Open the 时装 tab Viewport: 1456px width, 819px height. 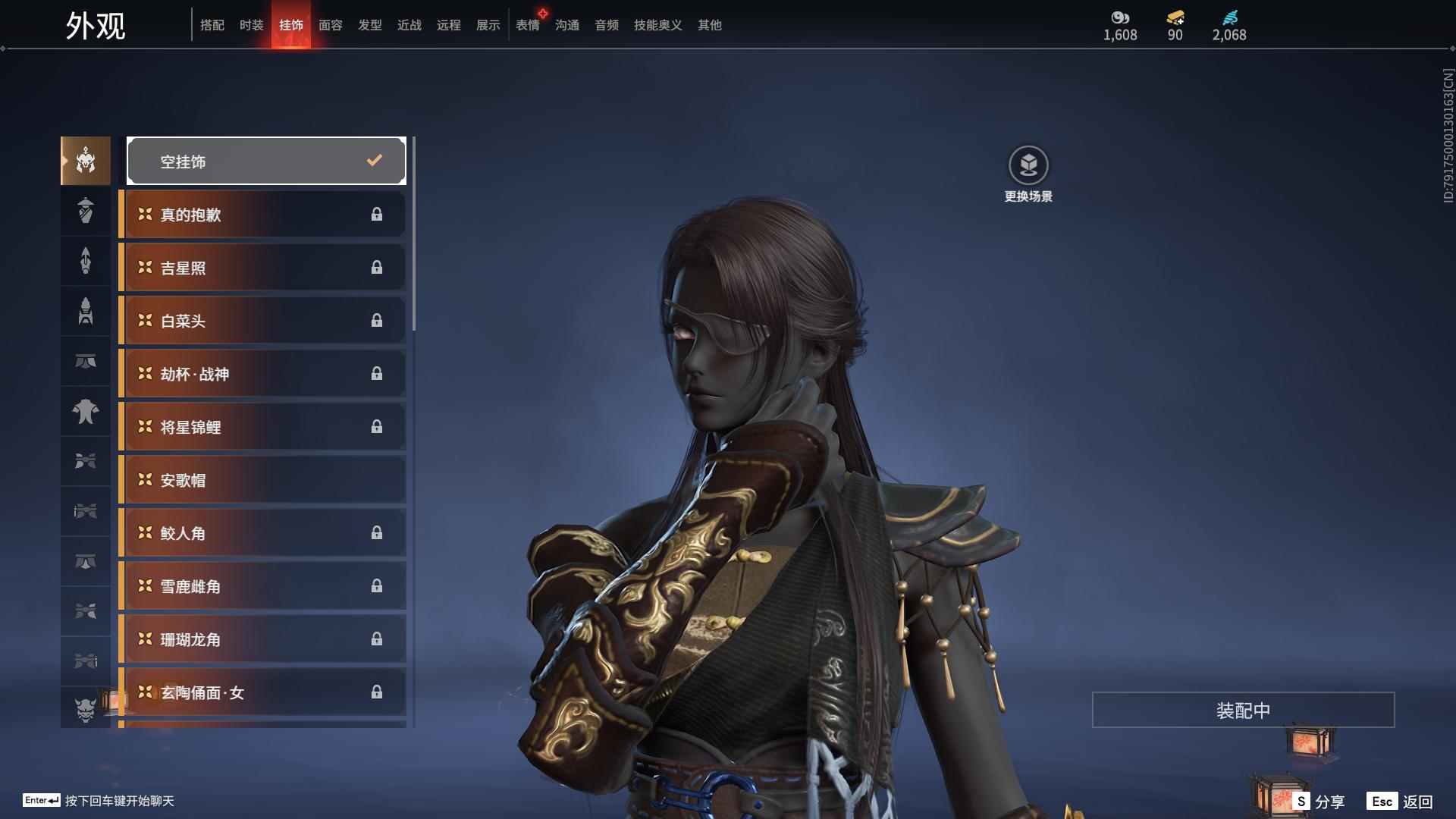252,25
